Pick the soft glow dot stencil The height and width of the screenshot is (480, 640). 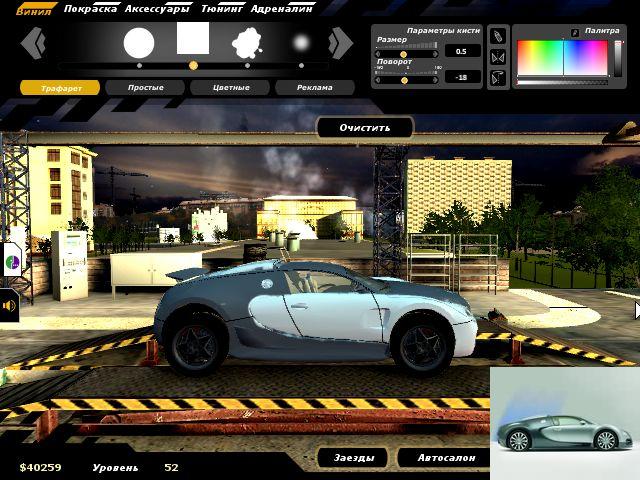click(301, 43)
